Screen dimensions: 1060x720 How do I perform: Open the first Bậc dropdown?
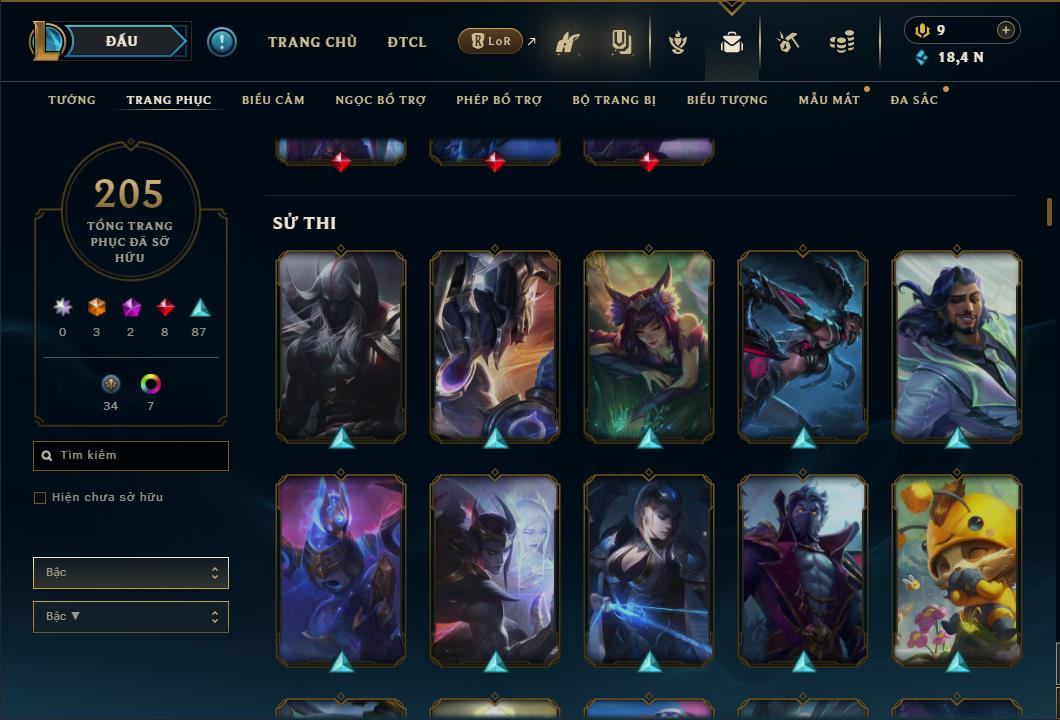click(131, 573)
